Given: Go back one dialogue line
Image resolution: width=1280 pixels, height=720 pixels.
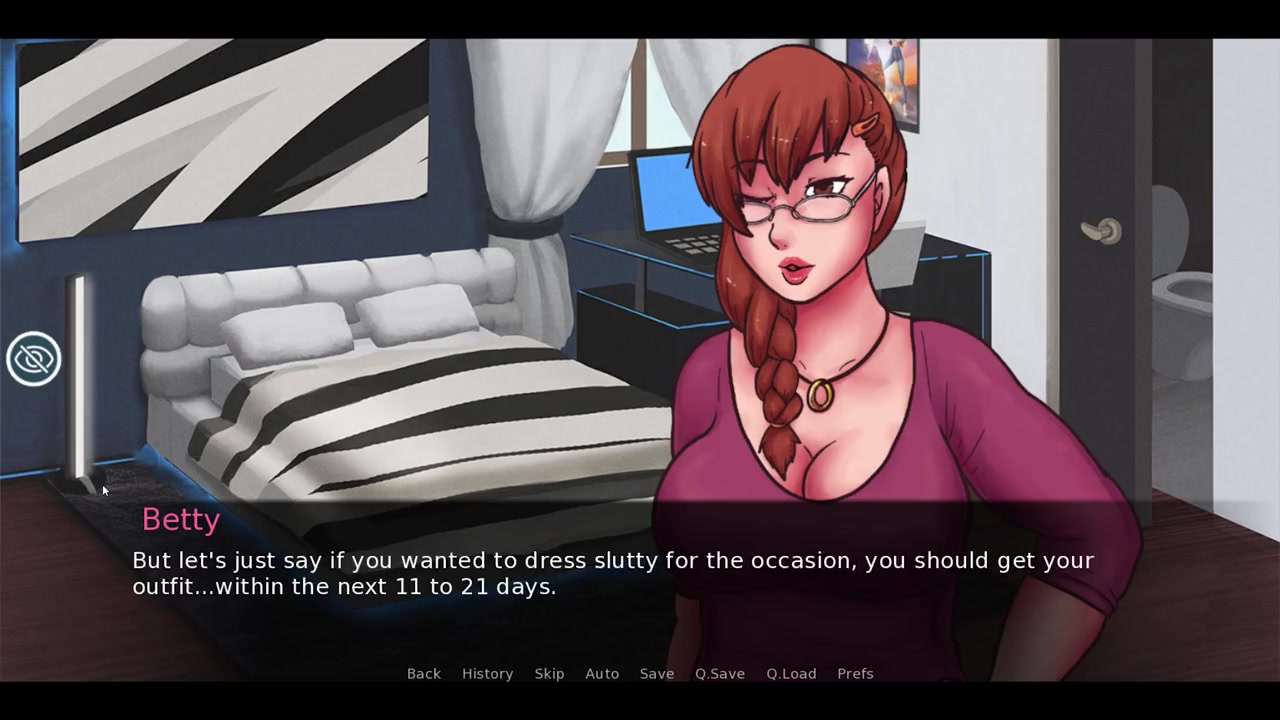Looking at the screenshot, I should pos(423,674).
